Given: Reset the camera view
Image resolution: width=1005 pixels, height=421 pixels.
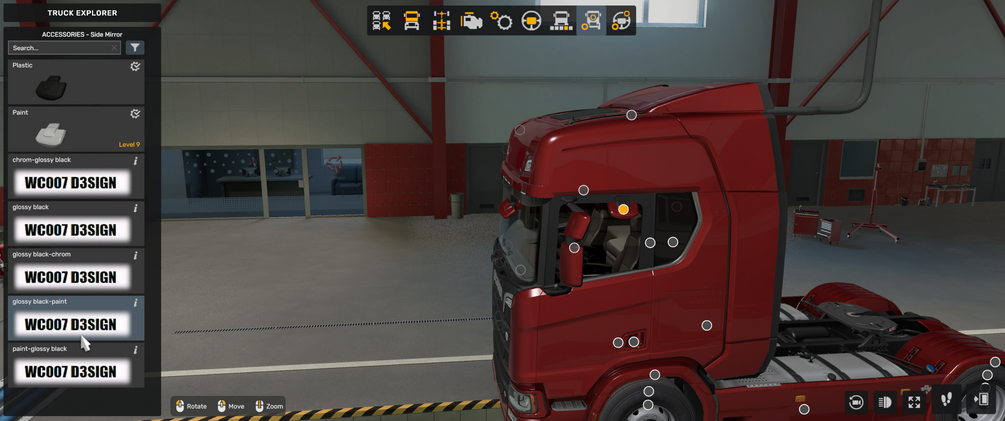Looking at the screenshot, I should [x=856, y=402].
